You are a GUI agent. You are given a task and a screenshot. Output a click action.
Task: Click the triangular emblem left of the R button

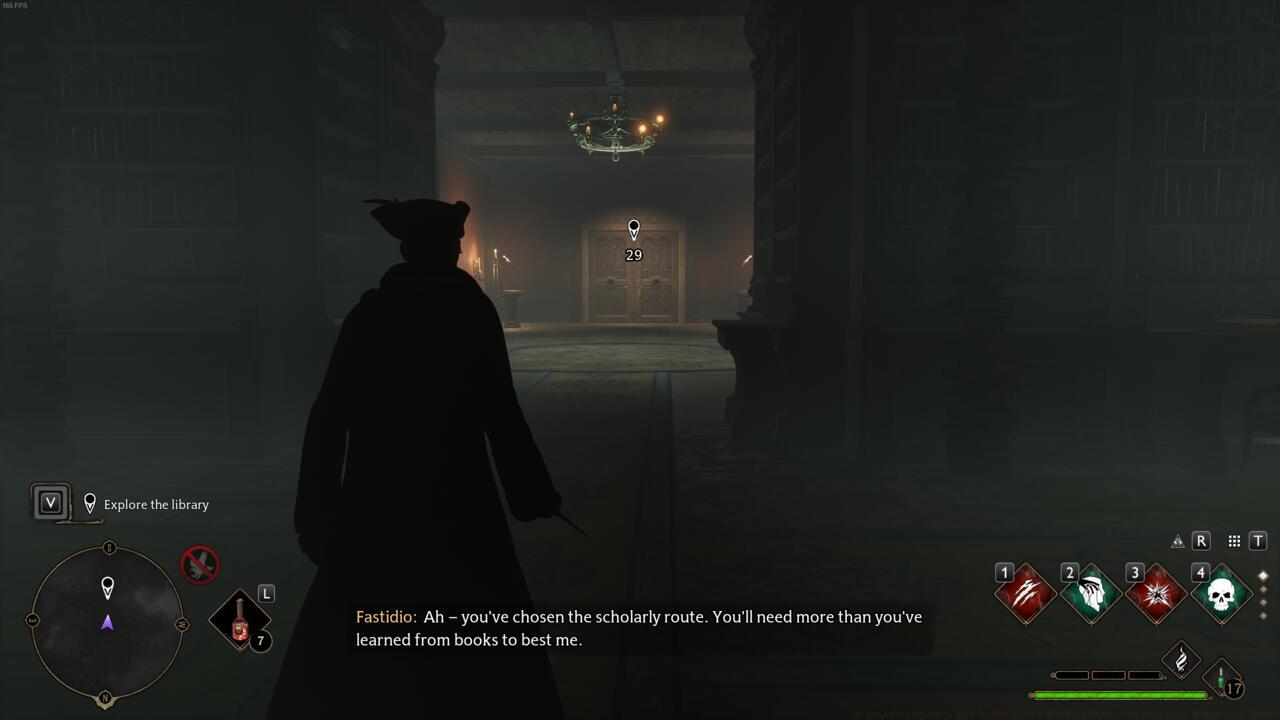(1177, 540)
